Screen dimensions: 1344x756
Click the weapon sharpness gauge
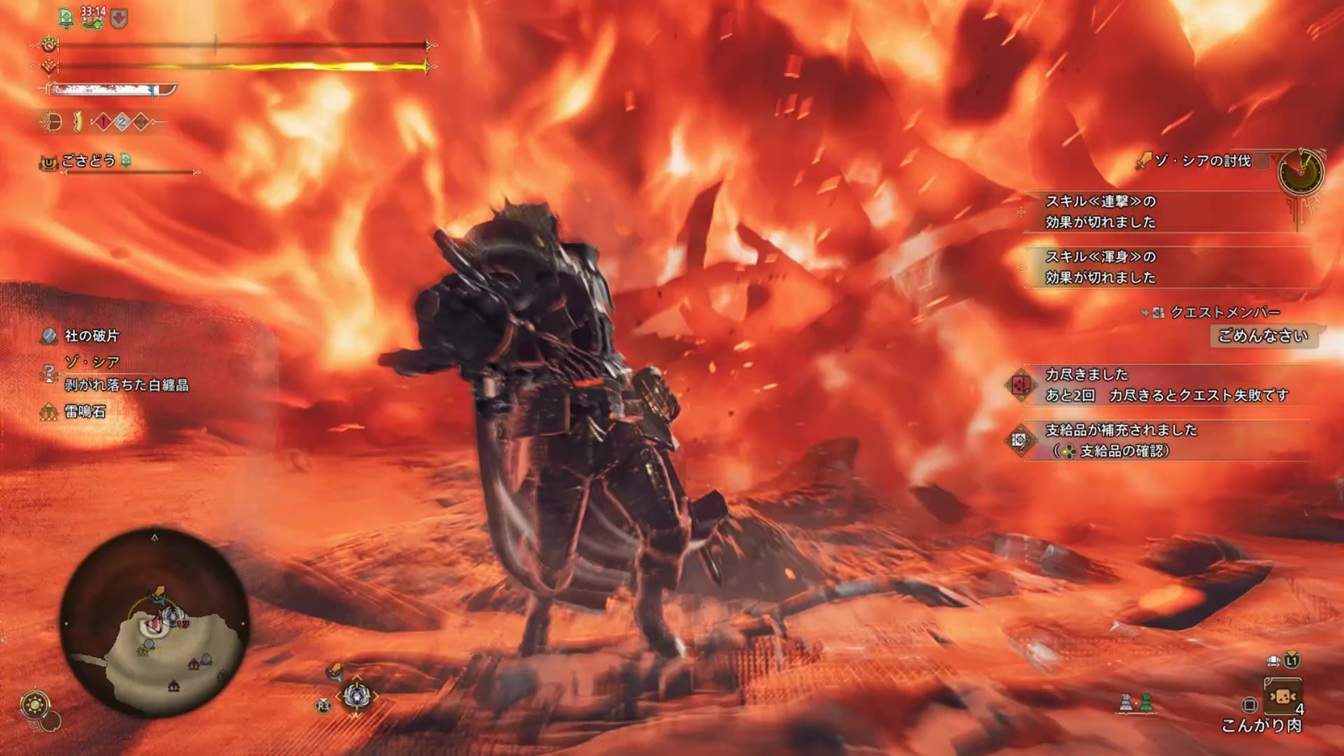click(x=112, y=90)
